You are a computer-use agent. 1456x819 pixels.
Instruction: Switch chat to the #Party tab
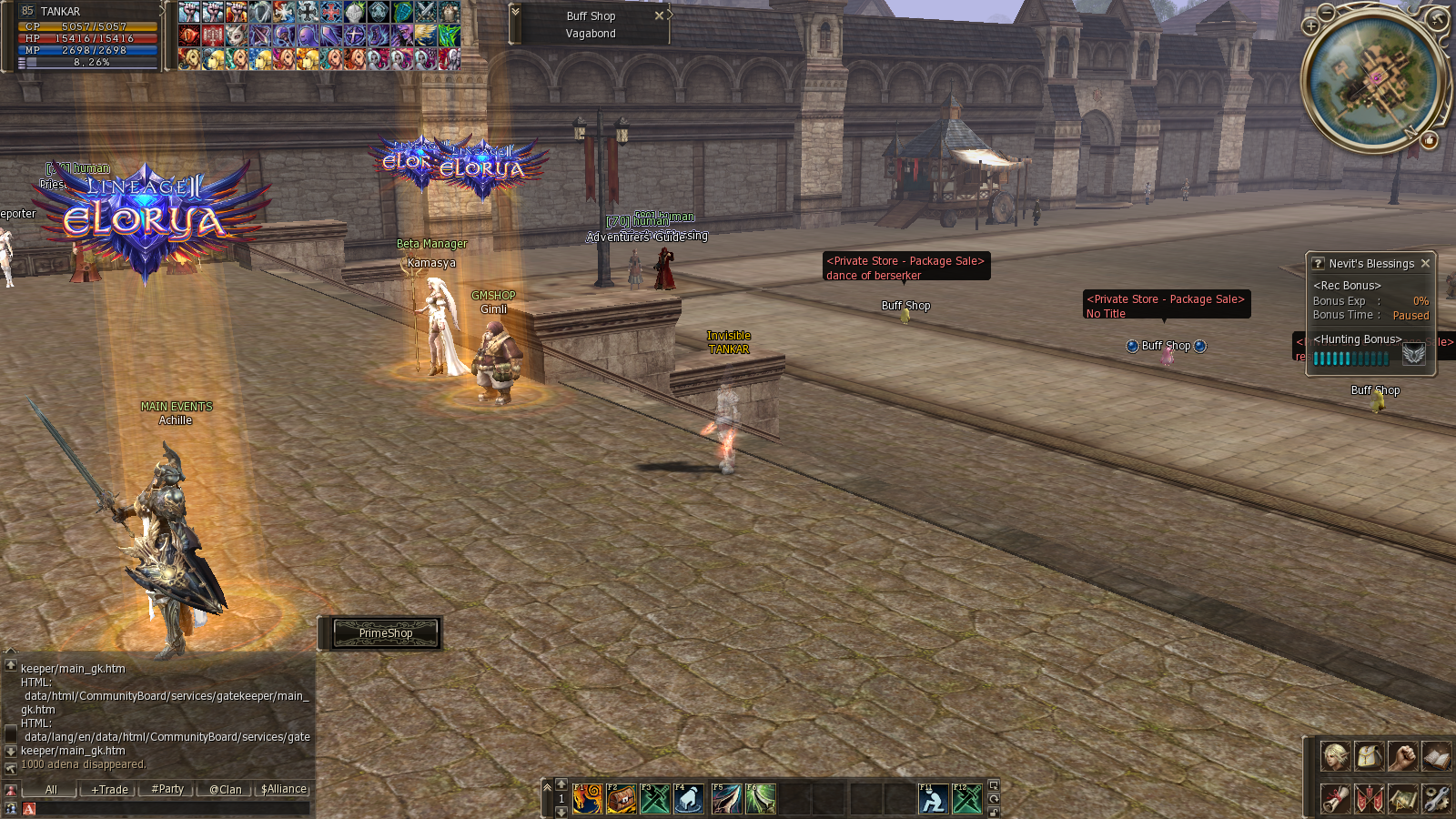(x=167, y=790)
